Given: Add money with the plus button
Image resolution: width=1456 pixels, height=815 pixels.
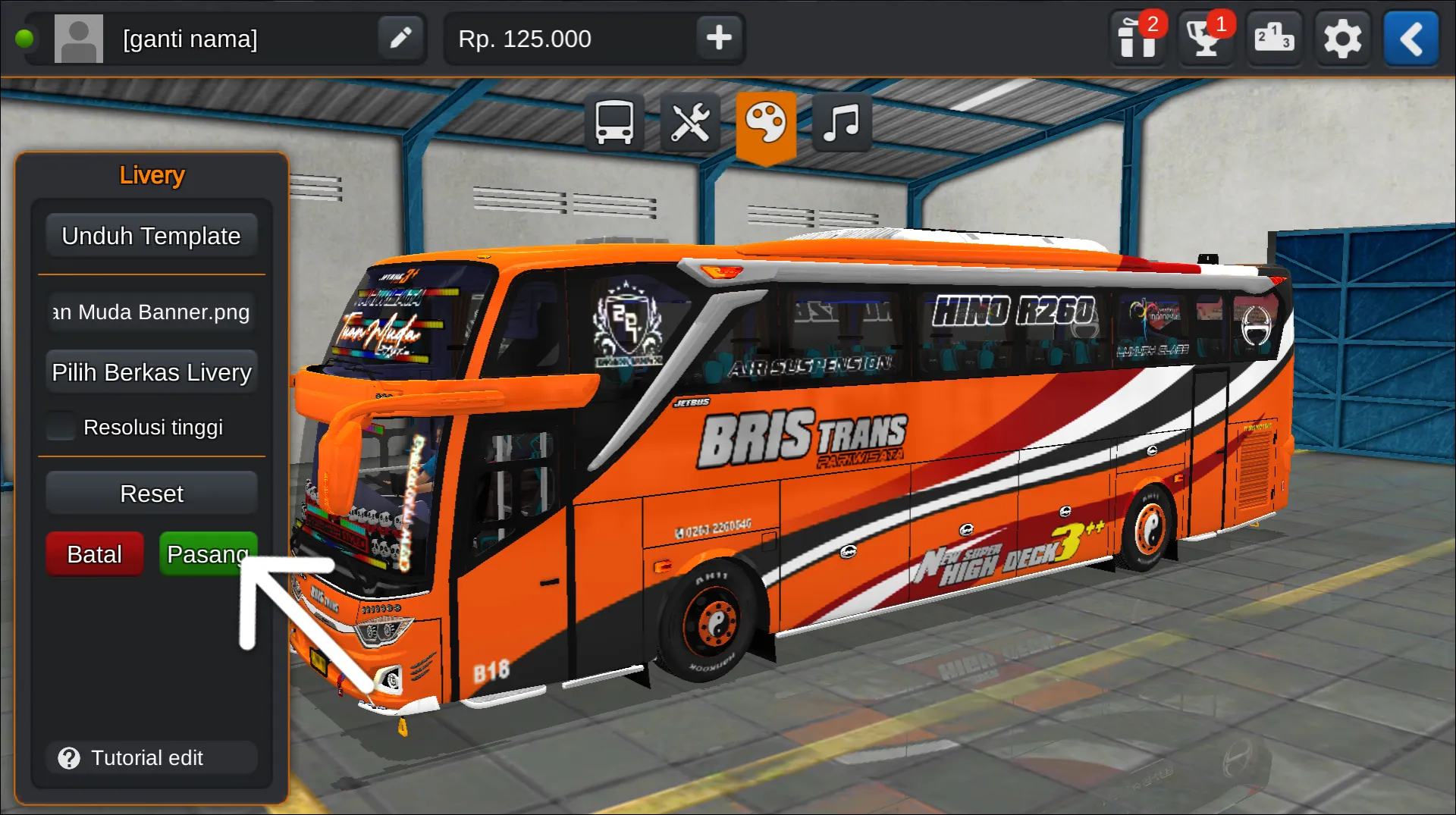Looking at the screenshot, I should (718, 38).
